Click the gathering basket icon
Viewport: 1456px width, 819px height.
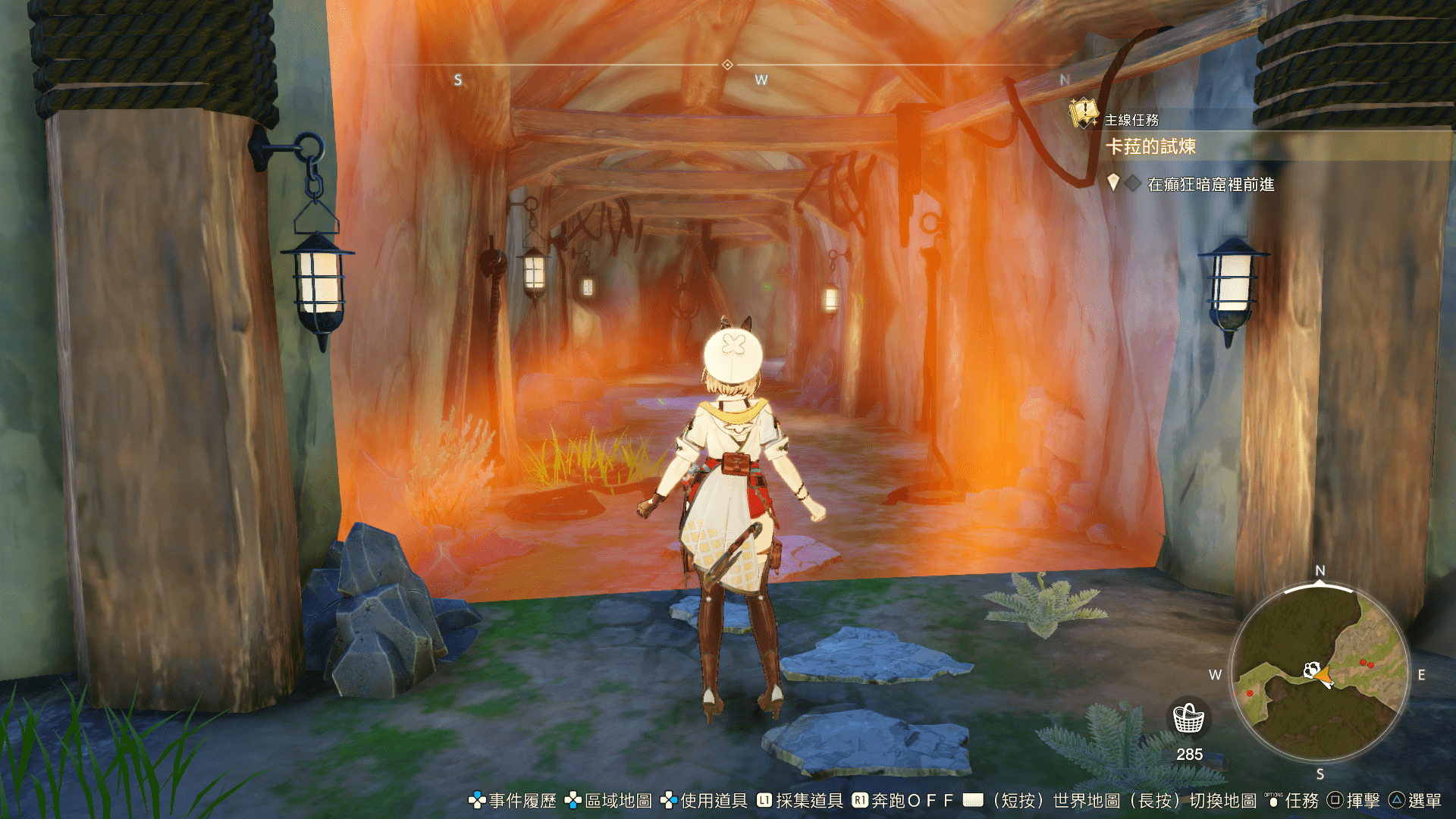(x=1188, y=717)
